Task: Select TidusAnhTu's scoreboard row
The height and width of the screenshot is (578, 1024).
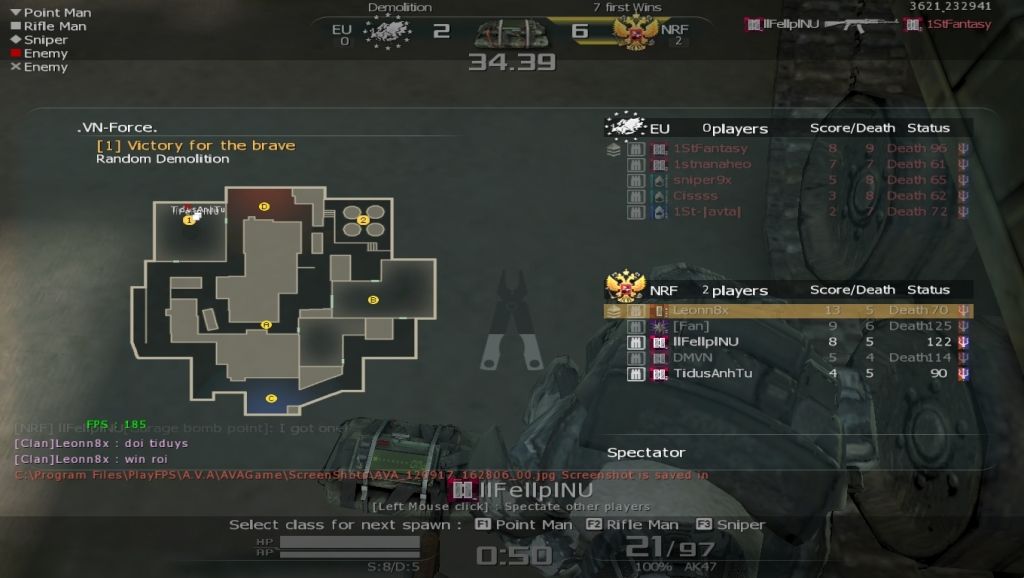Action: (712, 373)
